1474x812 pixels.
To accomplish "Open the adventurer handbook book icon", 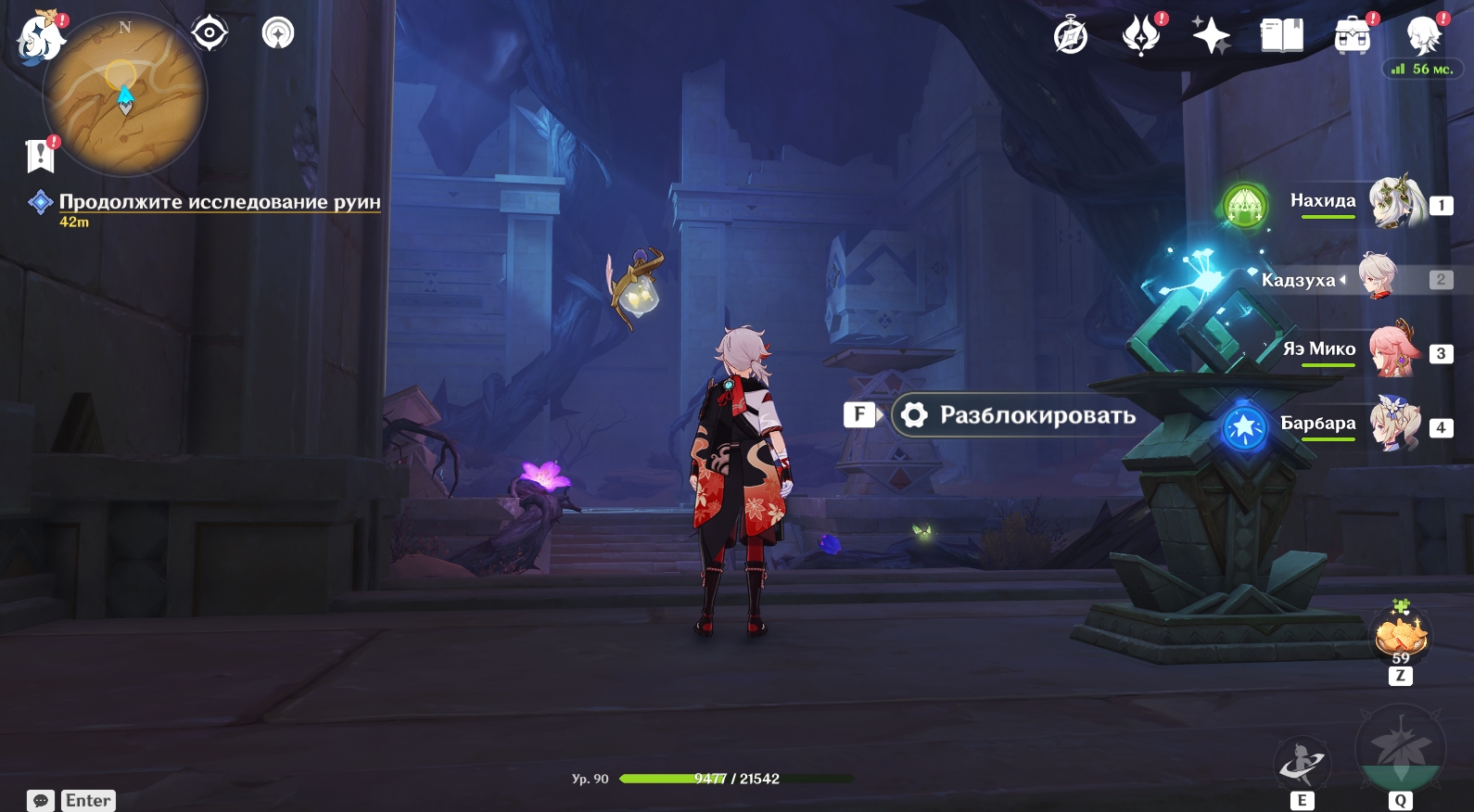I will pos(1281,36).
